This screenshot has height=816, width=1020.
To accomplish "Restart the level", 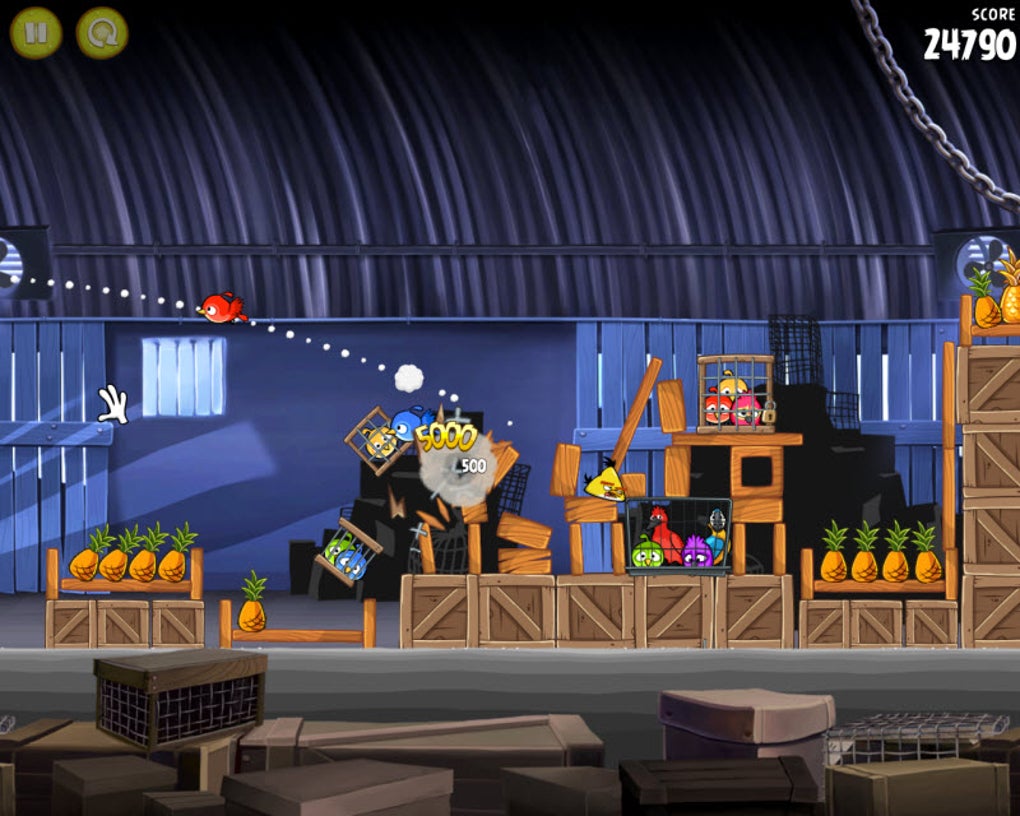I will pyautogui.click(x=102, y=33).
